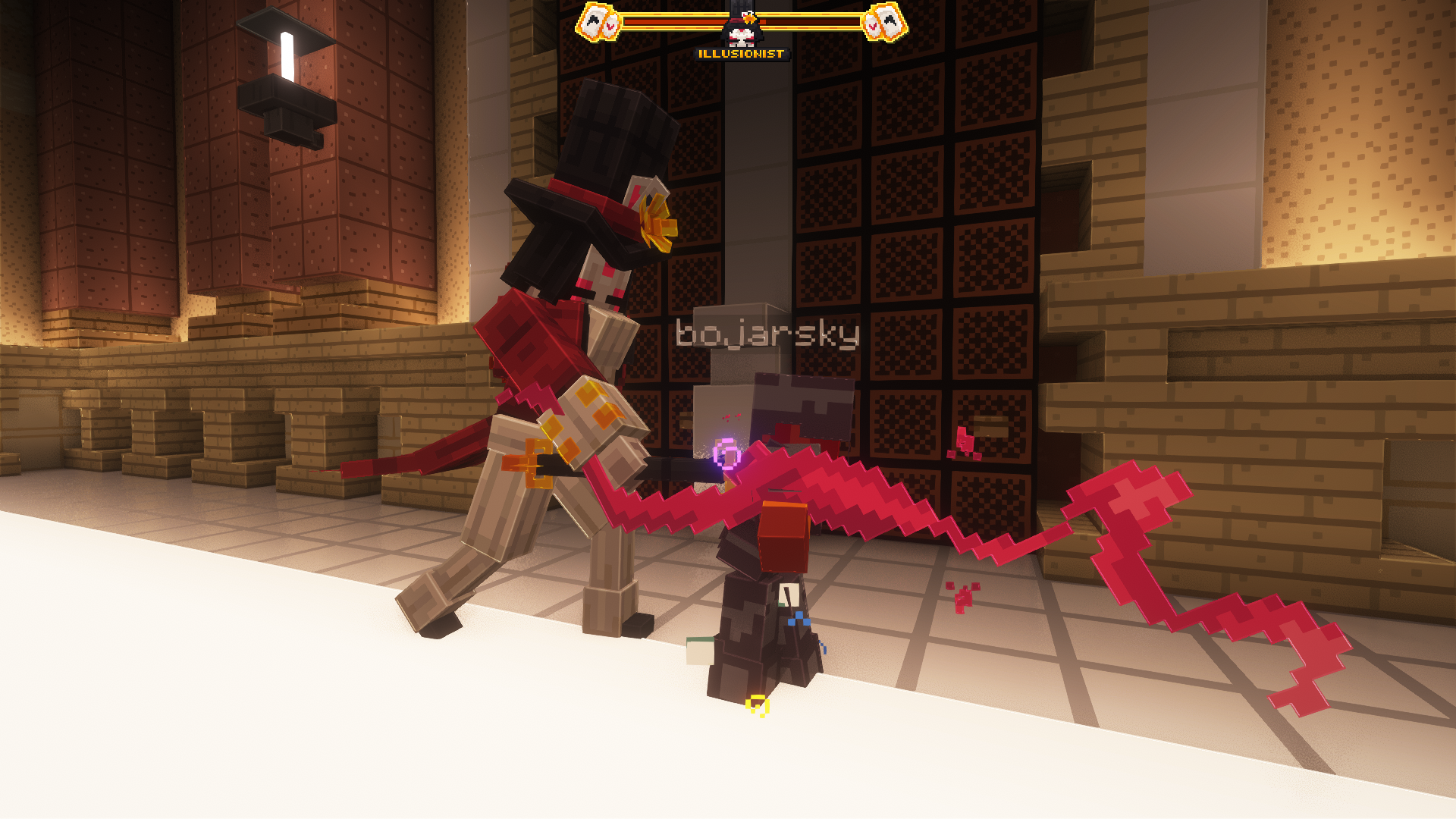Image resolution: width=1456 pixels, height=819 pixels.
Task: Click the red portion of the boss health bar
Action: click(x=682, y=21)
